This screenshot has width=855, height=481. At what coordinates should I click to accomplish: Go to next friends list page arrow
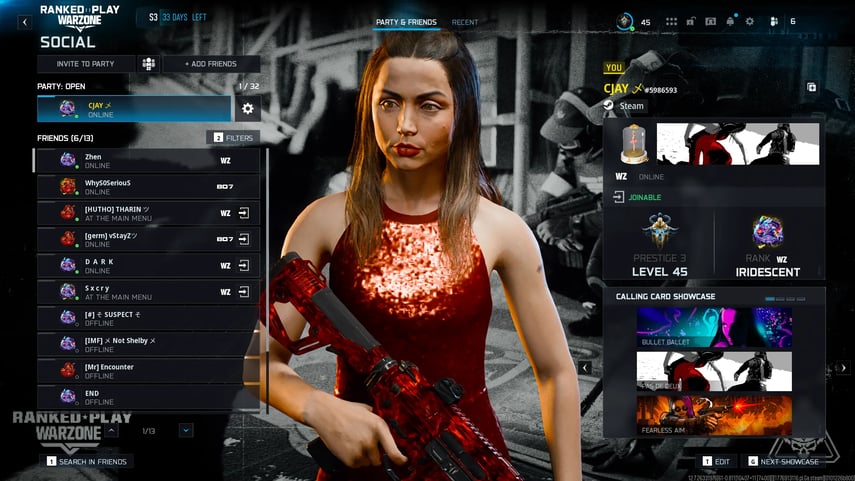point(186,430)
